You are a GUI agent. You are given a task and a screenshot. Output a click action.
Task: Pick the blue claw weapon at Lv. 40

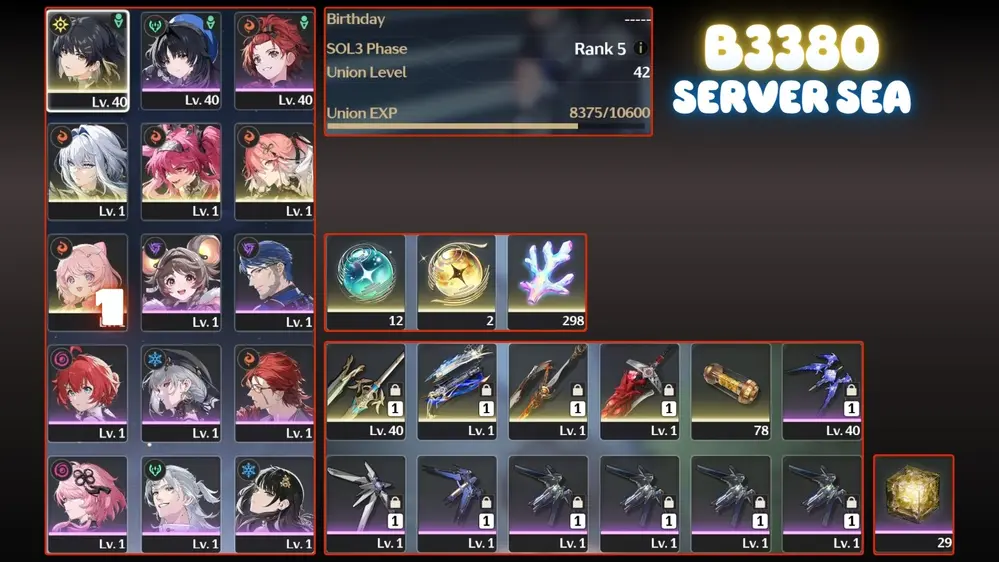click(x=822, y=390)
